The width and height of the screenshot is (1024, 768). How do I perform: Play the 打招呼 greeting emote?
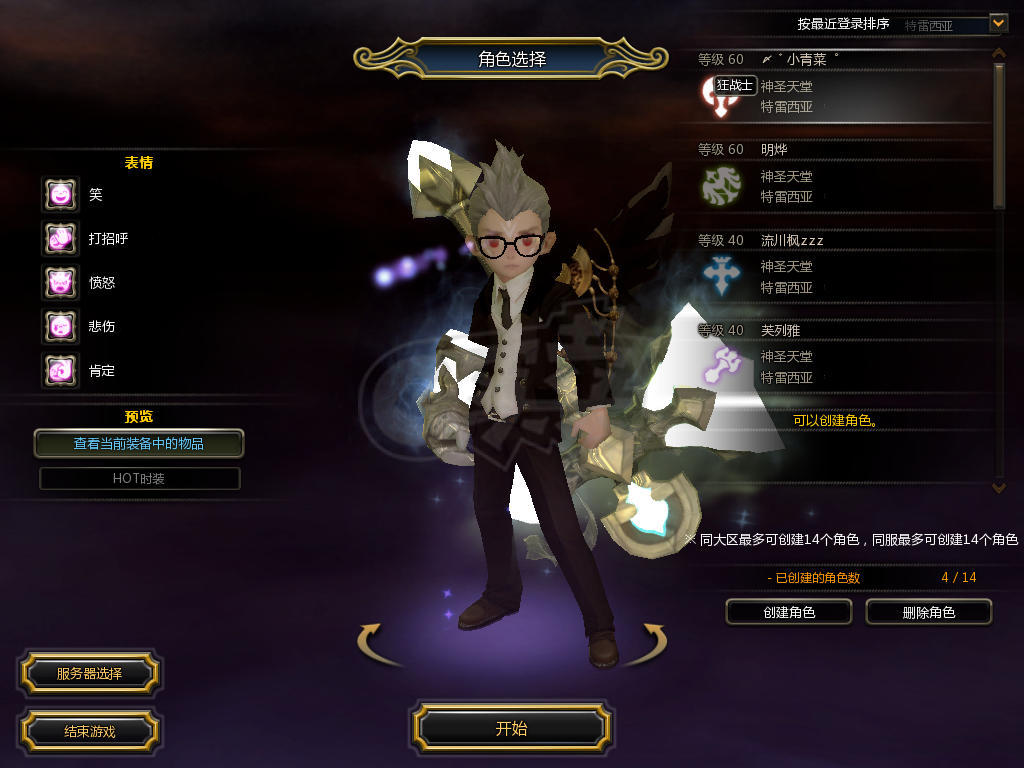click(60, 238)
